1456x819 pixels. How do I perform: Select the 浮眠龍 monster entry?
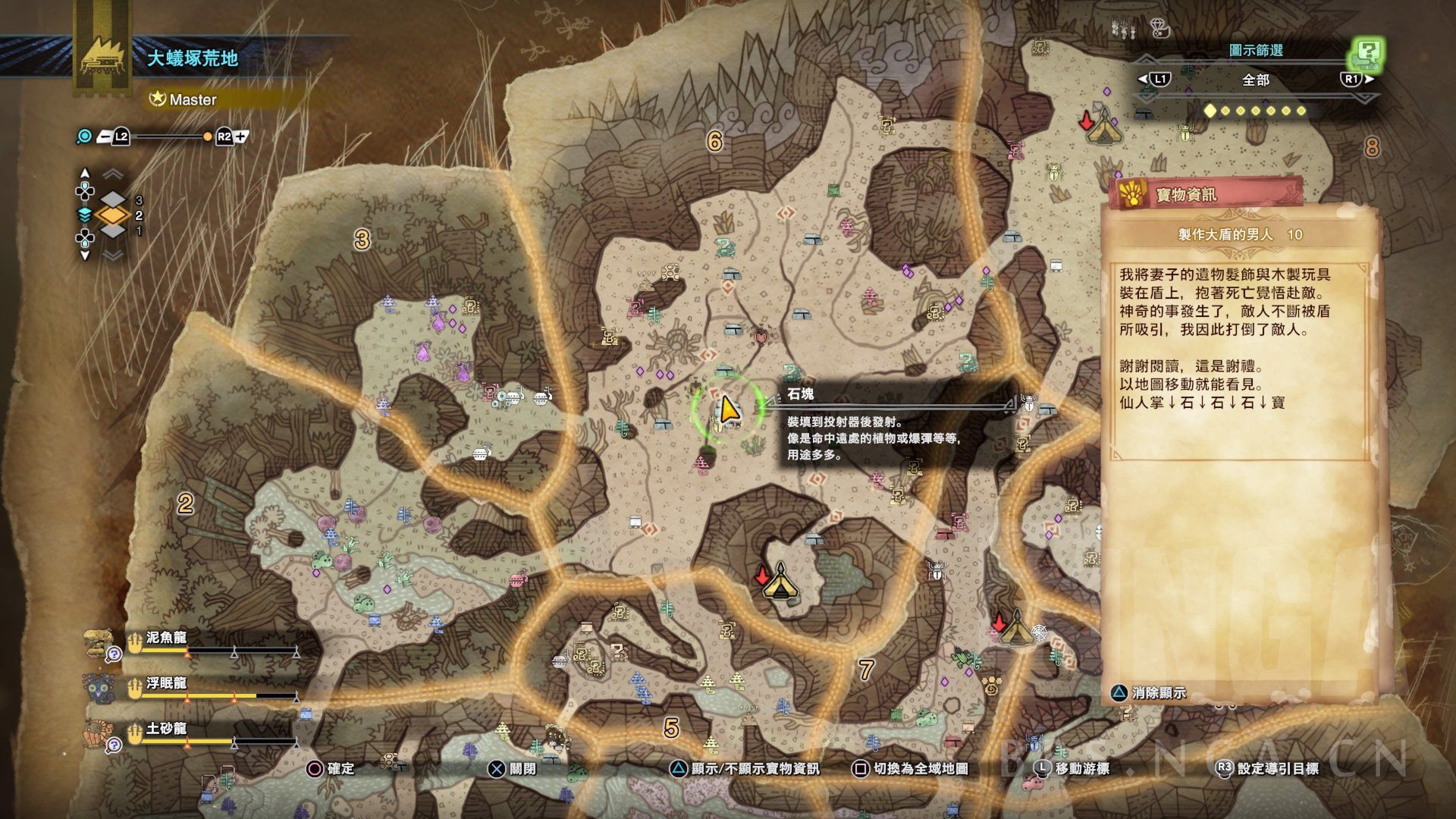tap(166, 683)
